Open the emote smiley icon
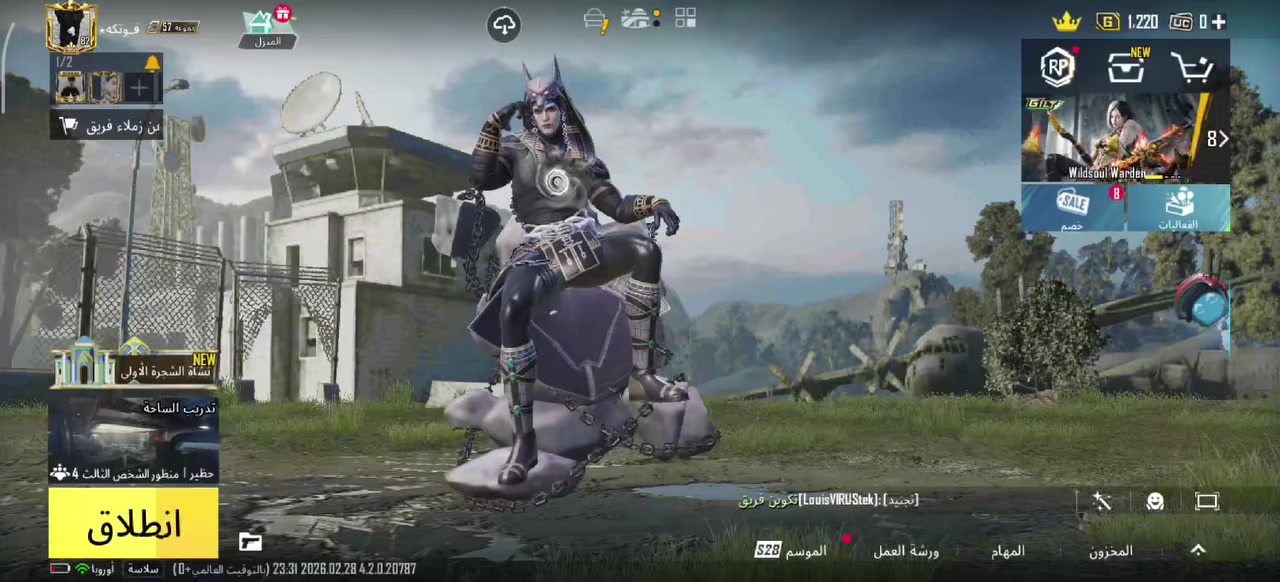Viewport: 1280px width, 582px height. coord(1155,502)
